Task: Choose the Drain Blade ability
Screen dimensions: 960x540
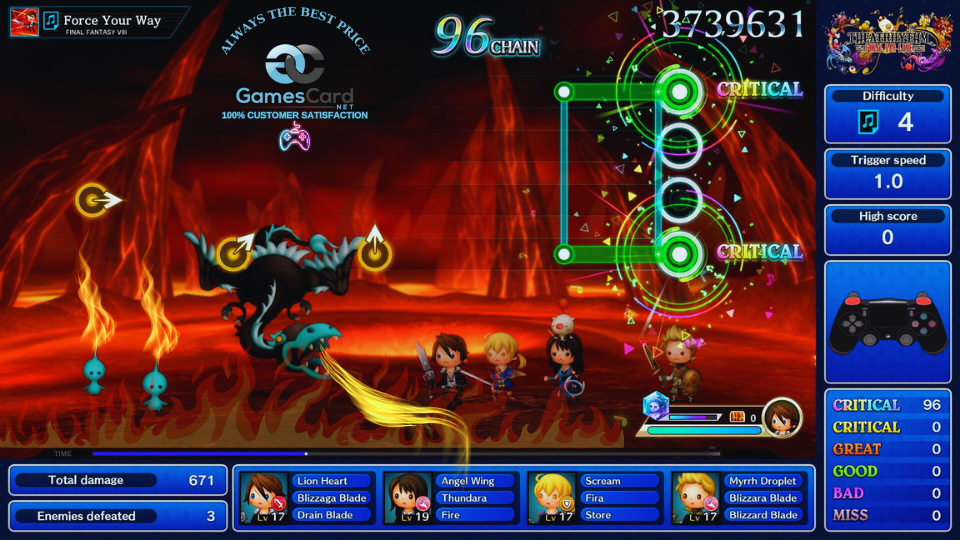Action: (324, 515)
